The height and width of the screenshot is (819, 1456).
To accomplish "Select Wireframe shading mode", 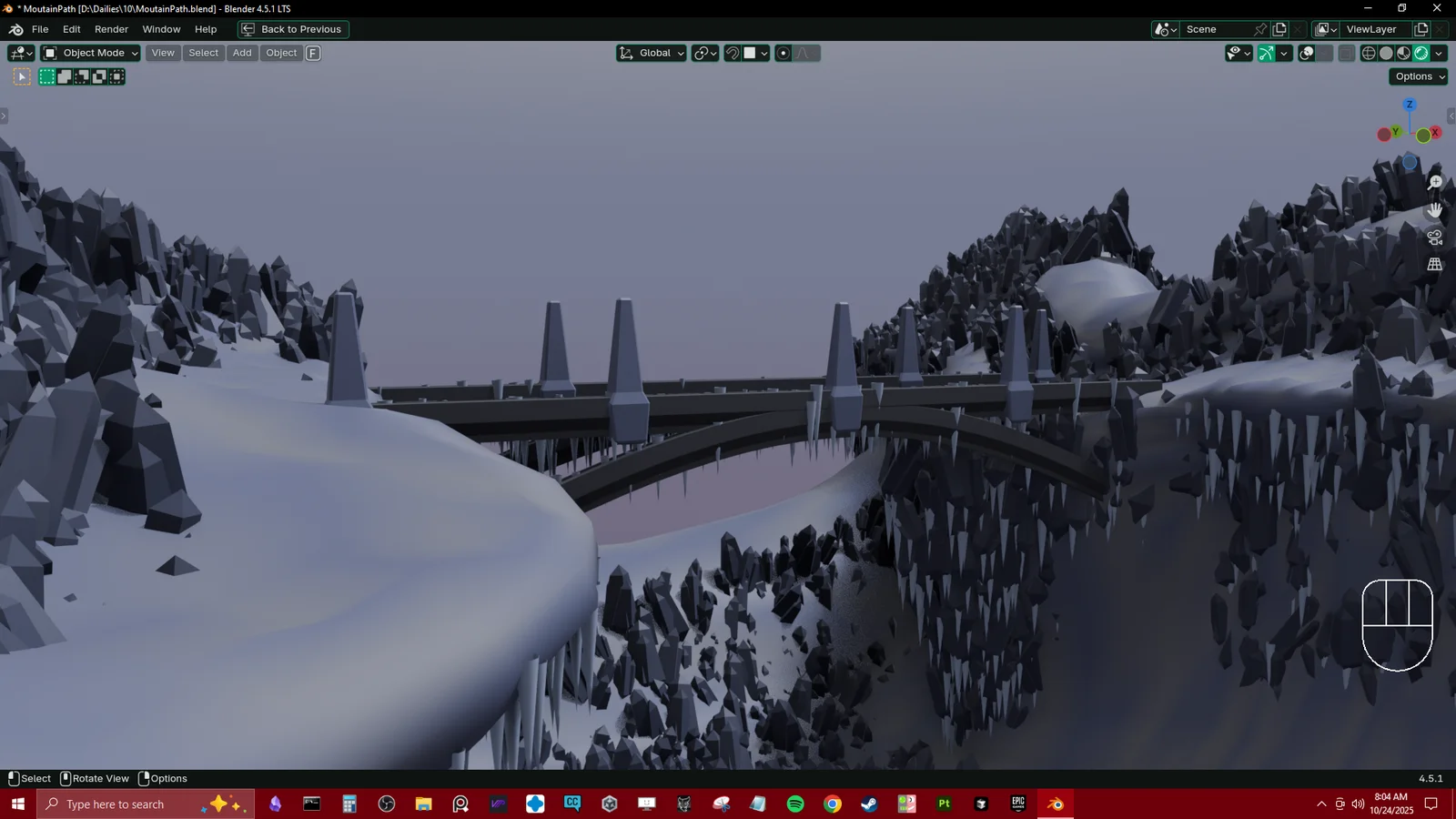I will click(x=1368, y=53).
